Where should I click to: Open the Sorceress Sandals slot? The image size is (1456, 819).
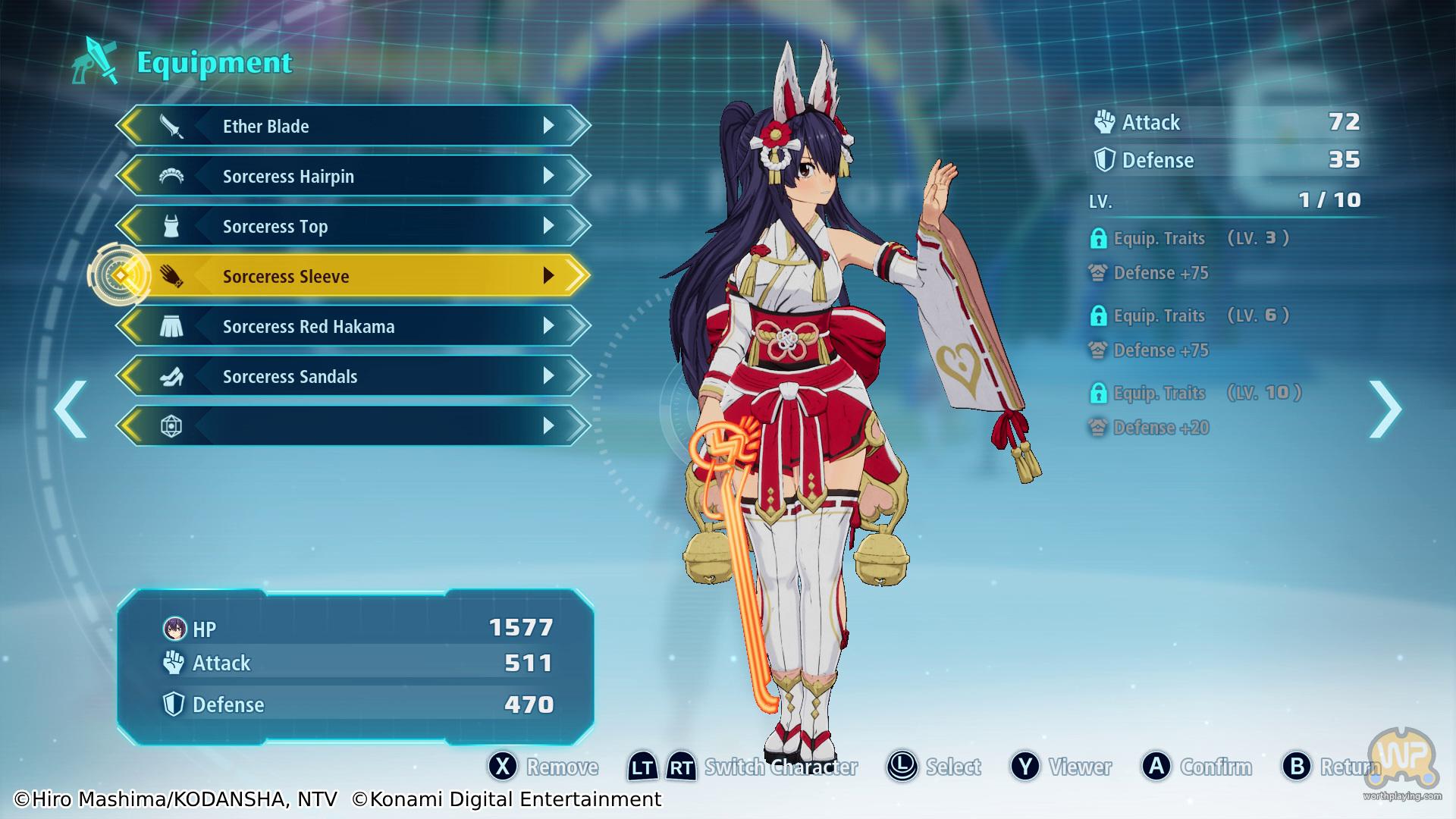353,376
